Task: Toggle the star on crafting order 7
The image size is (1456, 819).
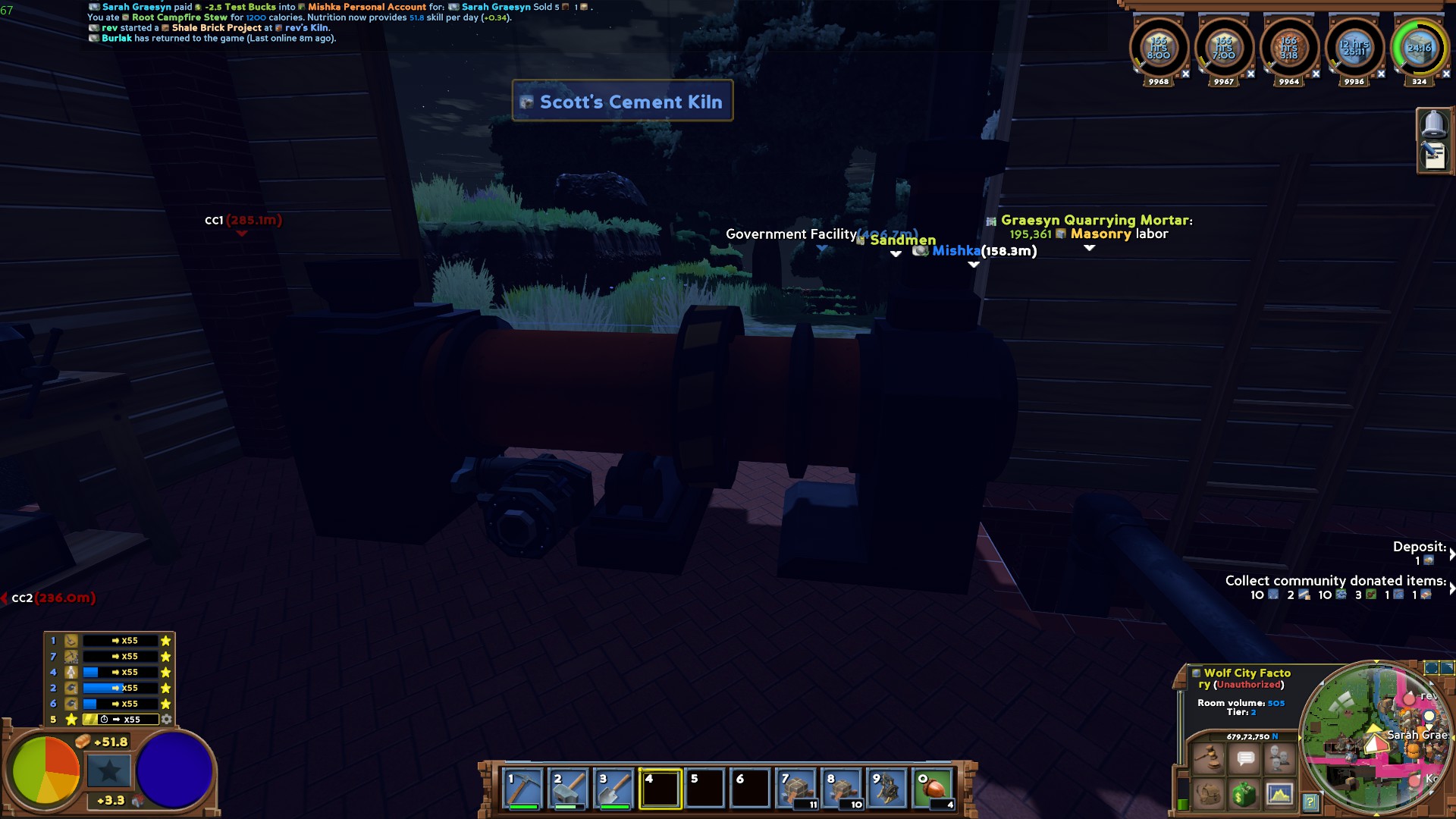Action: point(166,657)
